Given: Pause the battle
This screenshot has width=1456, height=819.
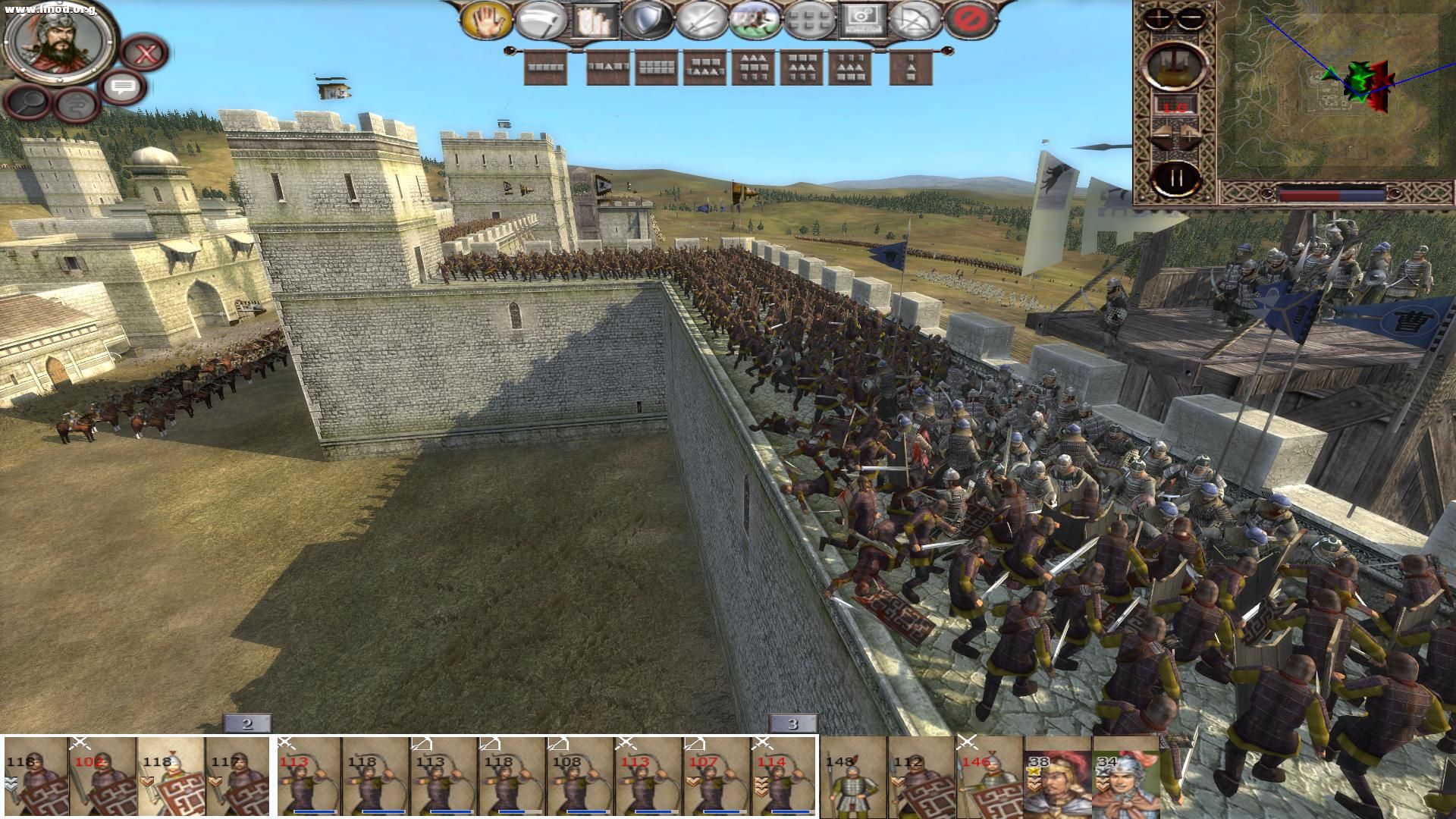Looking at the screenshot, I should tap(1175, 178).
